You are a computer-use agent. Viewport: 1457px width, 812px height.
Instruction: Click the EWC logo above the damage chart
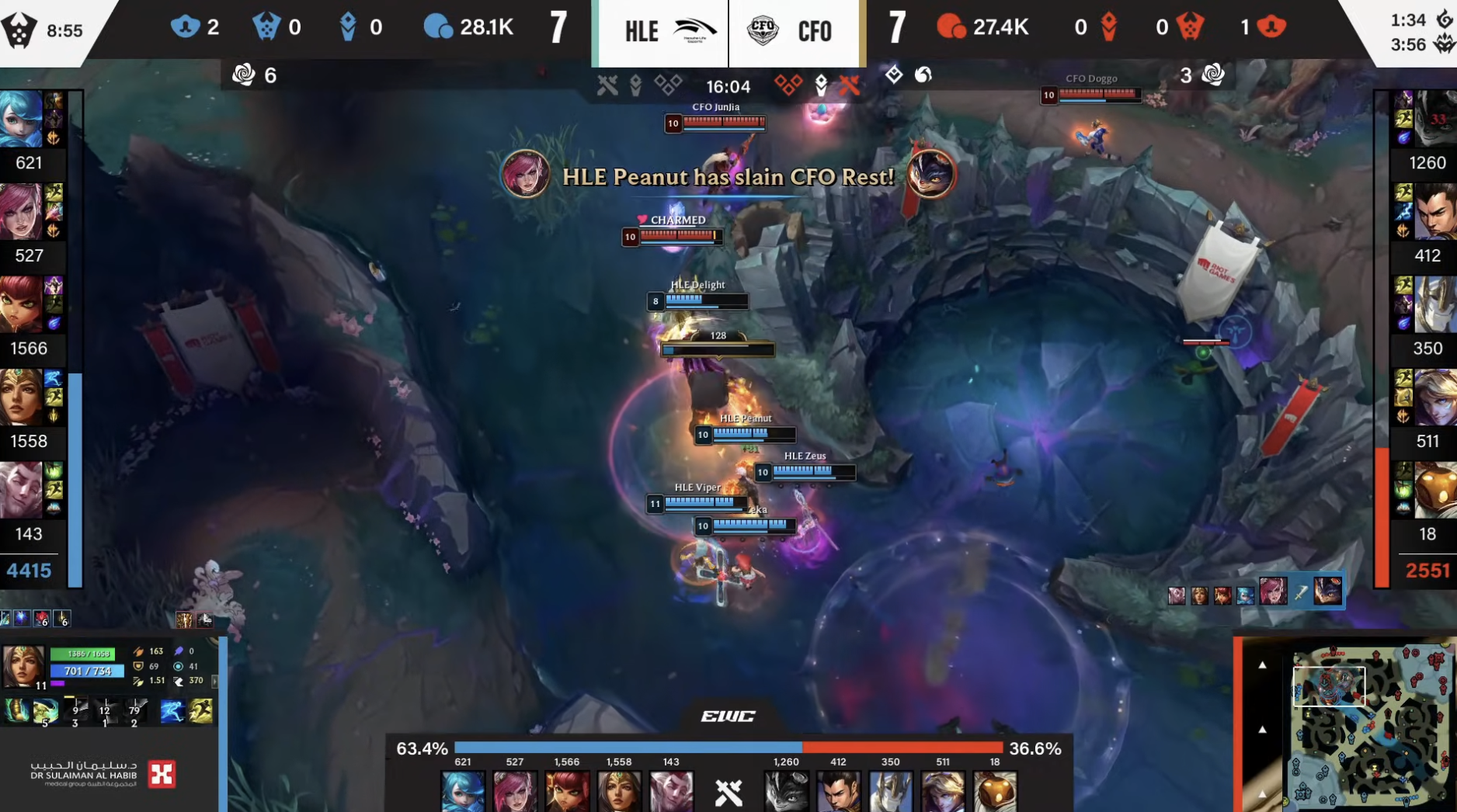728,716
